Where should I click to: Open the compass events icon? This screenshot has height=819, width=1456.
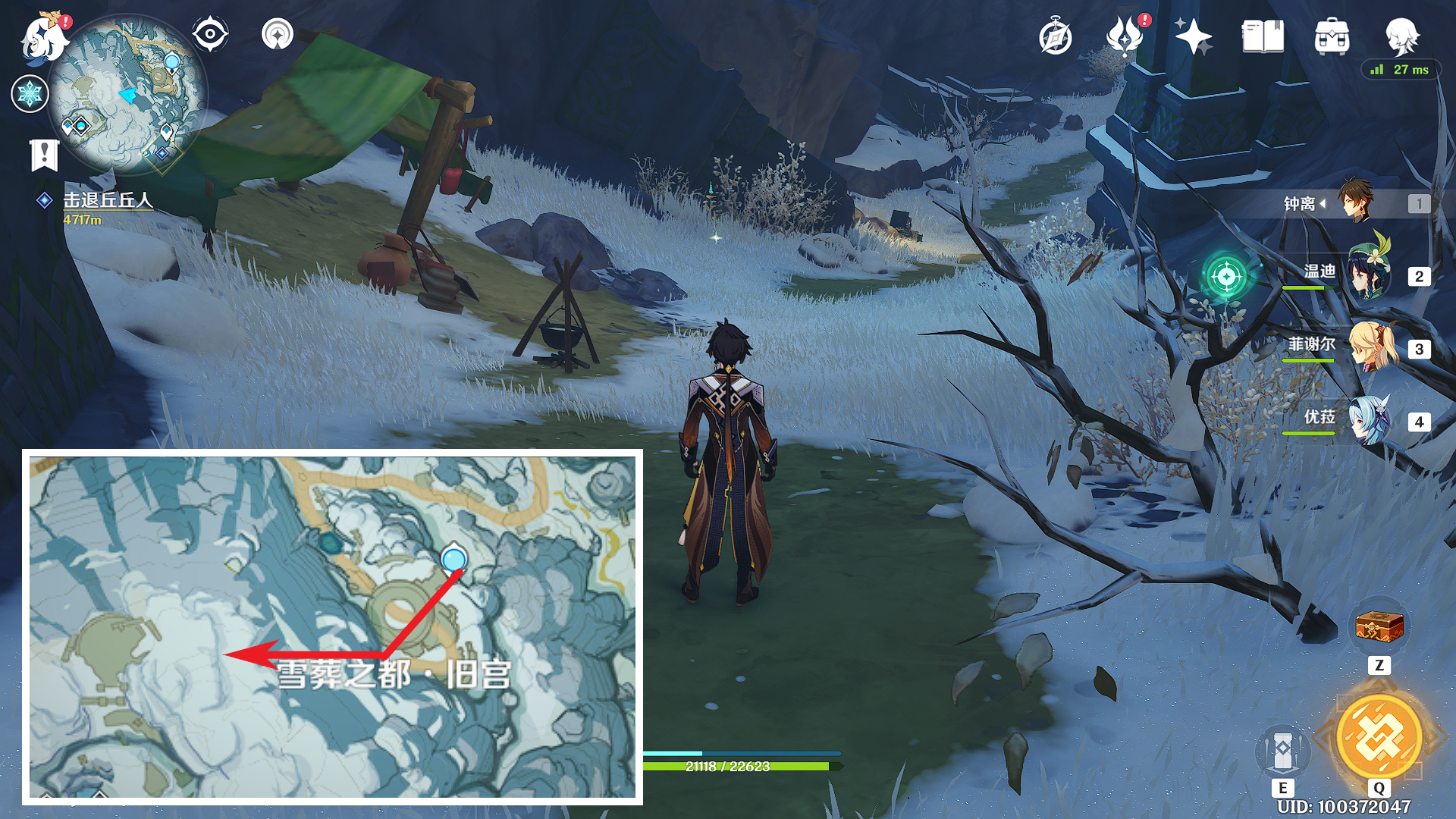pyautogui.click(x=1055, y=37)
